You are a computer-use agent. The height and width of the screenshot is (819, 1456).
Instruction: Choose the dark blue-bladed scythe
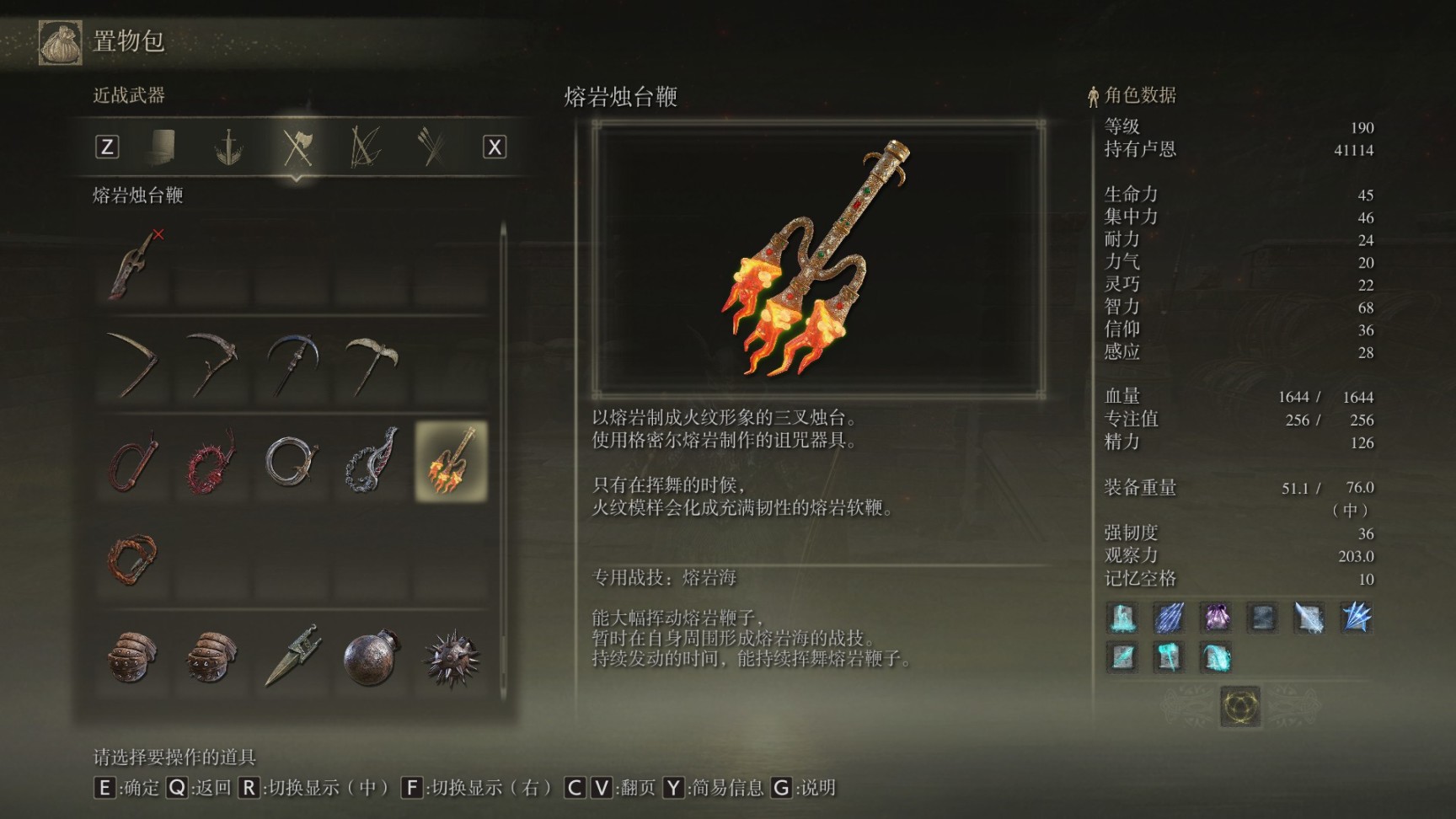292,364
